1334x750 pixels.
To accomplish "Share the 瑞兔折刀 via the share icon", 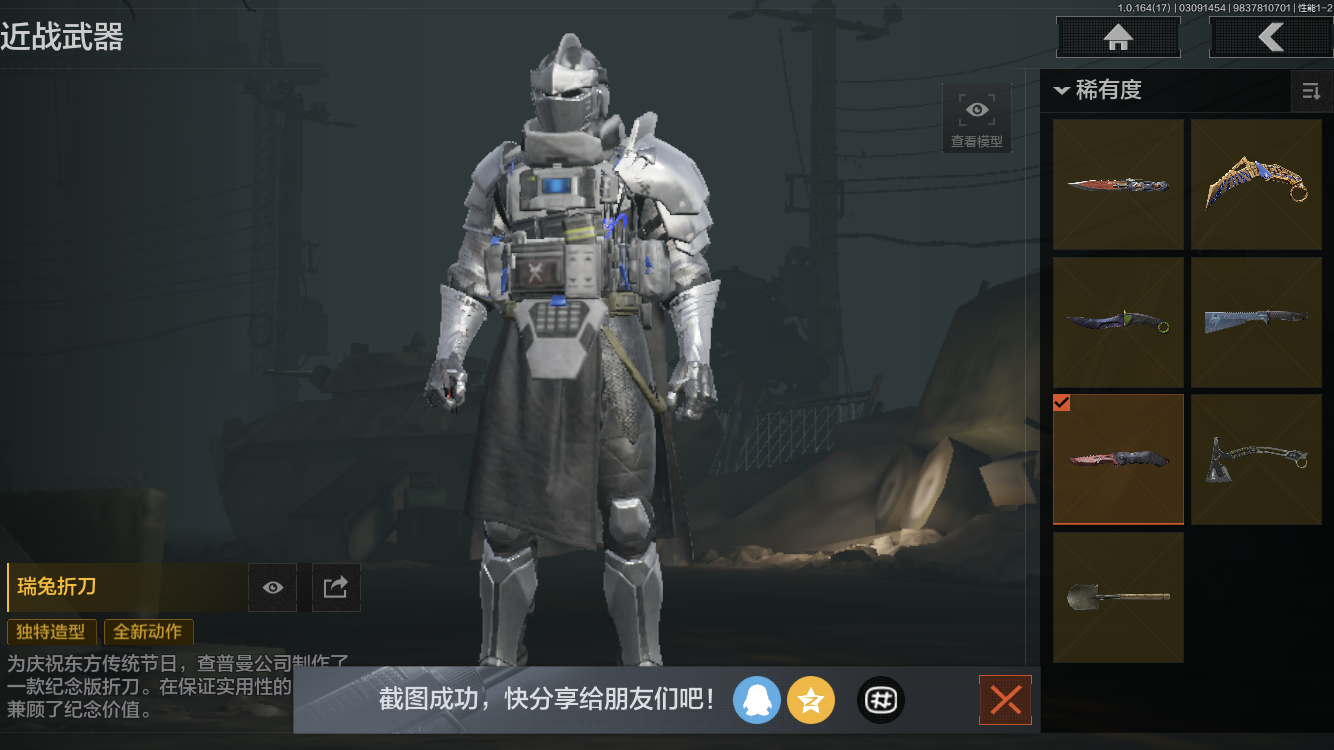I will (x=335, y=587).
